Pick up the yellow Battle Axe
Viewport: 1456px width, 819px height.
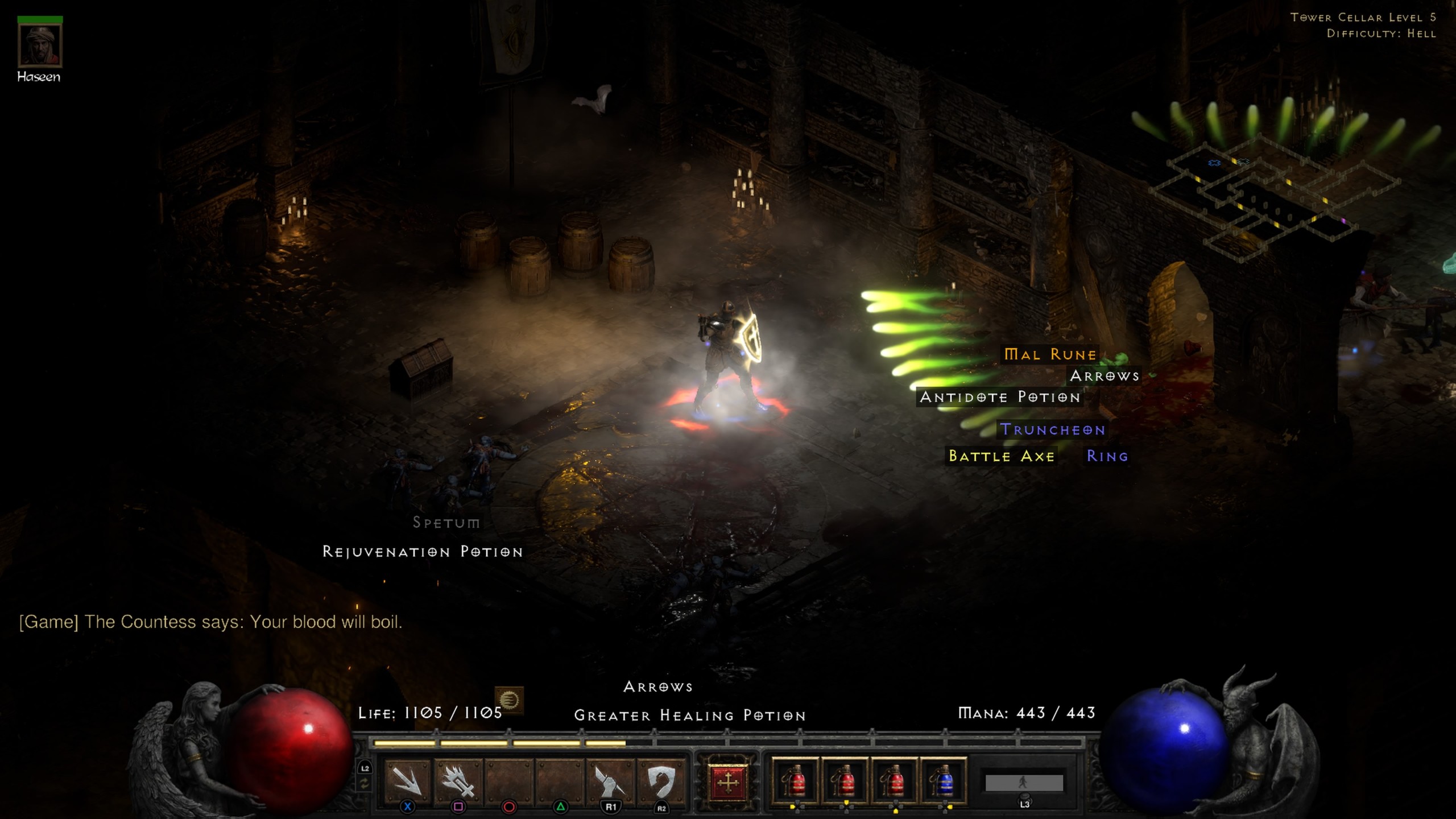1003,456
